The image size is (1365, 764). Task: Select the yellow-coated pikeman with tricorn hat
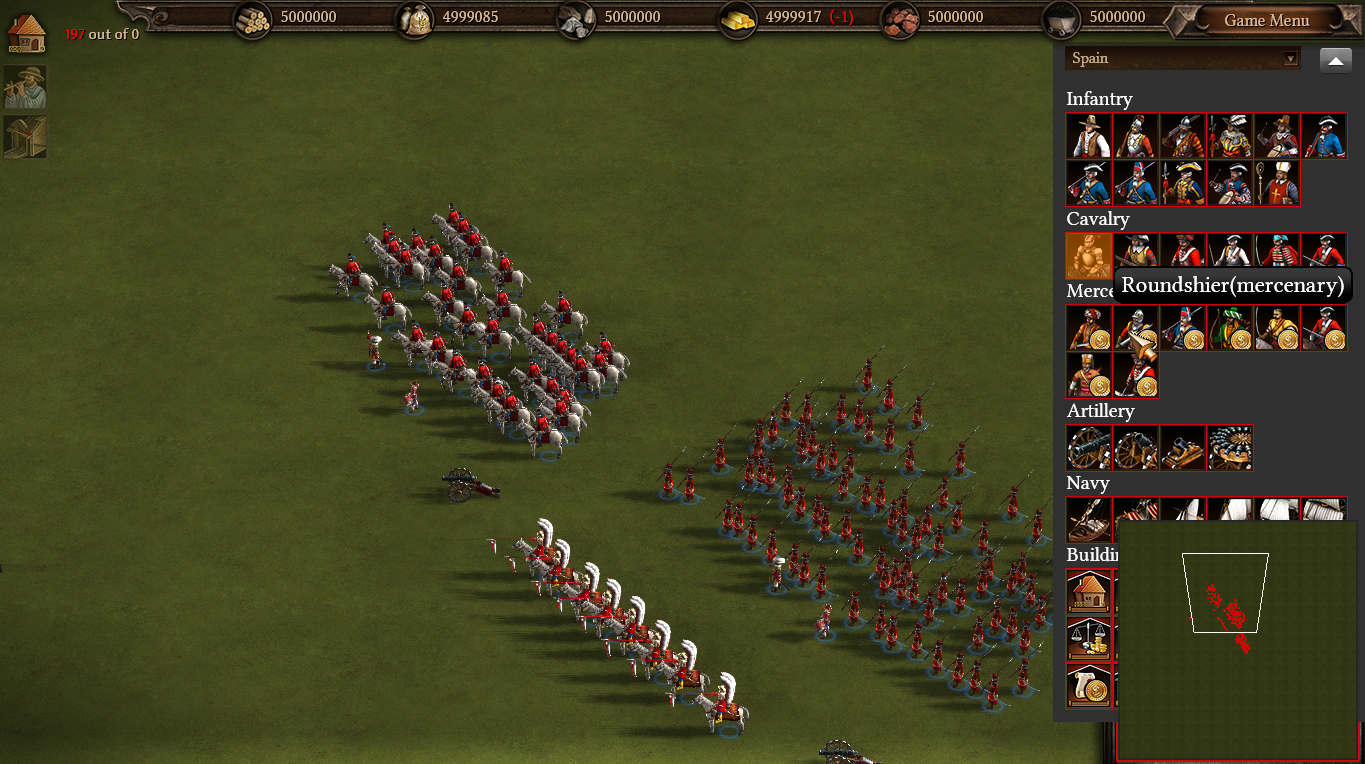(x=1183, y=183)
